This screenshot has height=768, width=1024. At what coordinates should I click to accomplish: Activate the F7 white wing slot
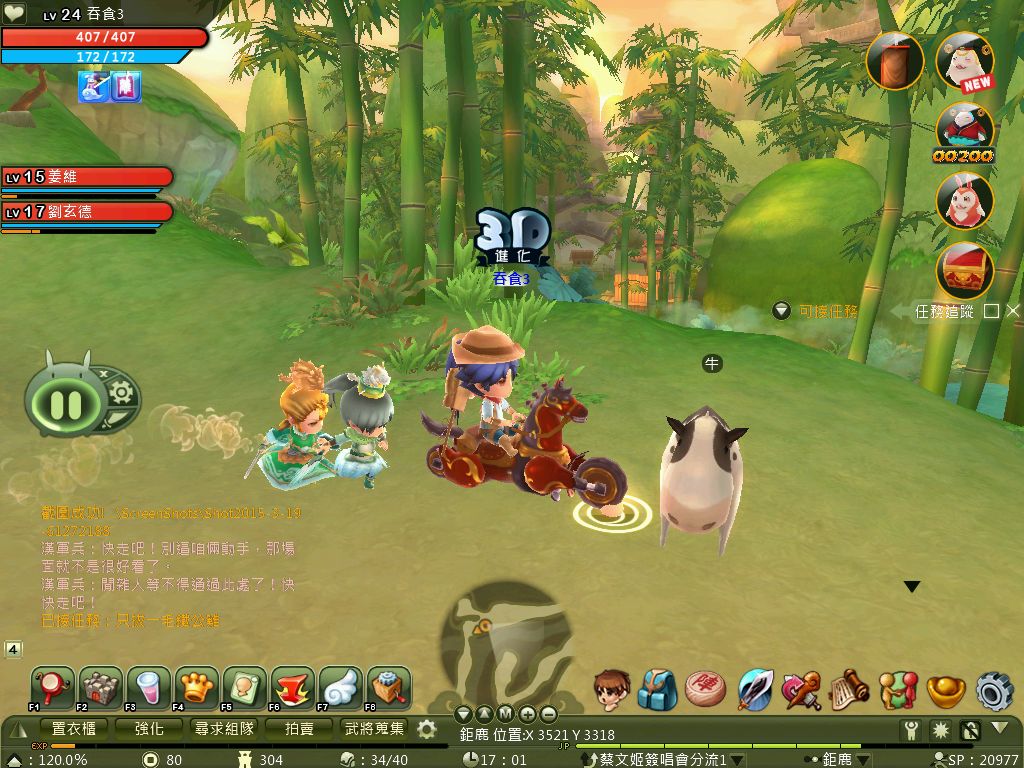pos(341,688)
